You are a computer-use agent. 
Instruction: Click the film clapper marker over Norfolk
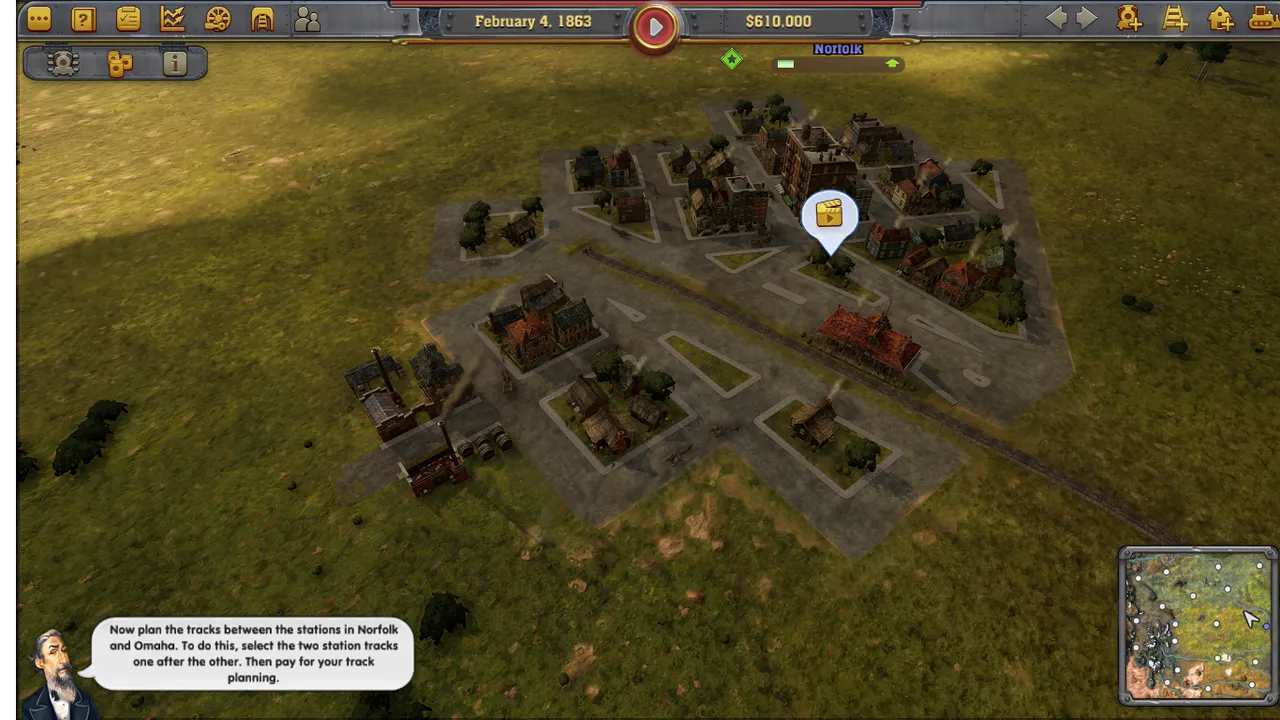[829, 215]
